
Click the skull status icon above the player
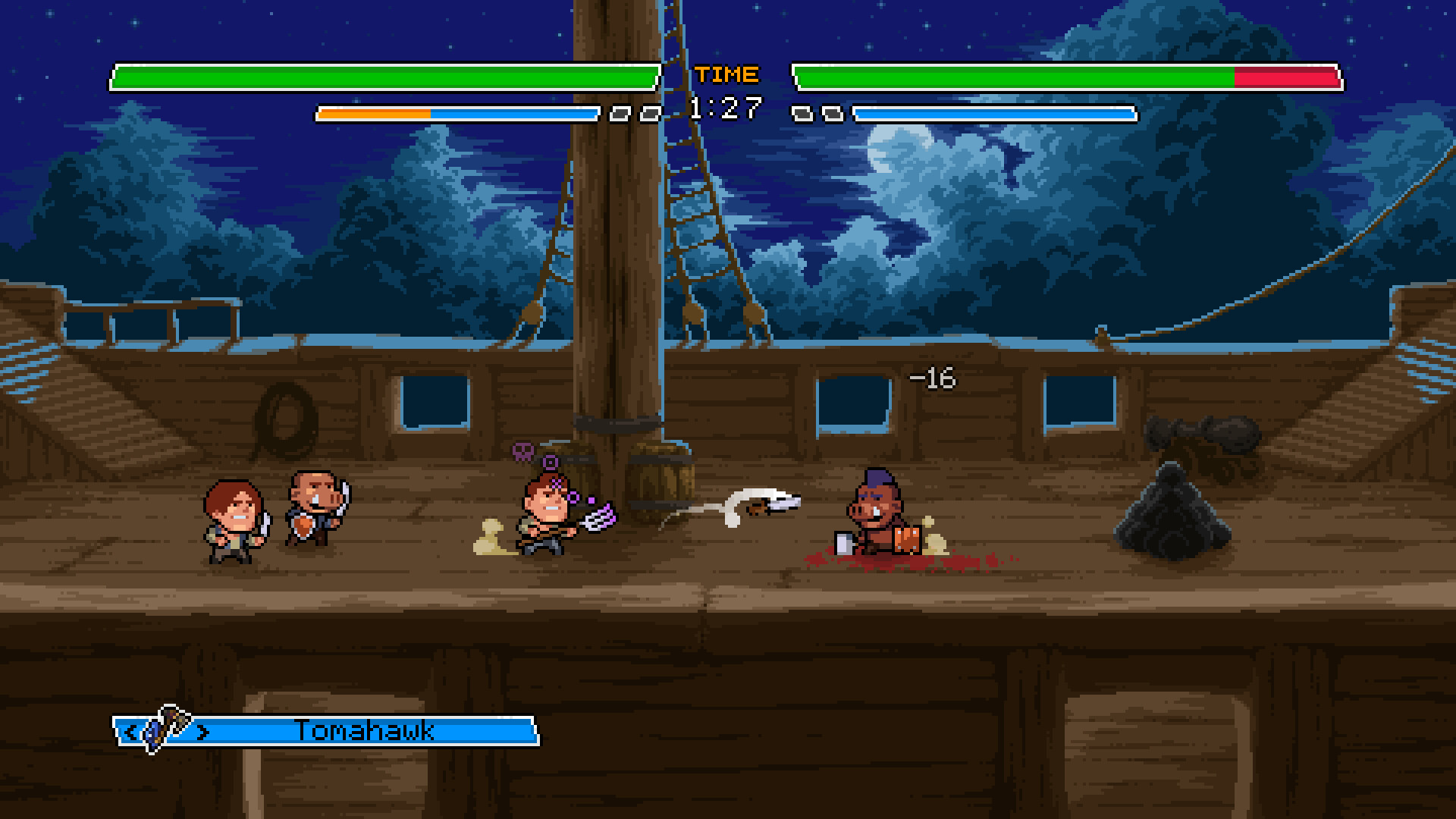tap(523, 450)
